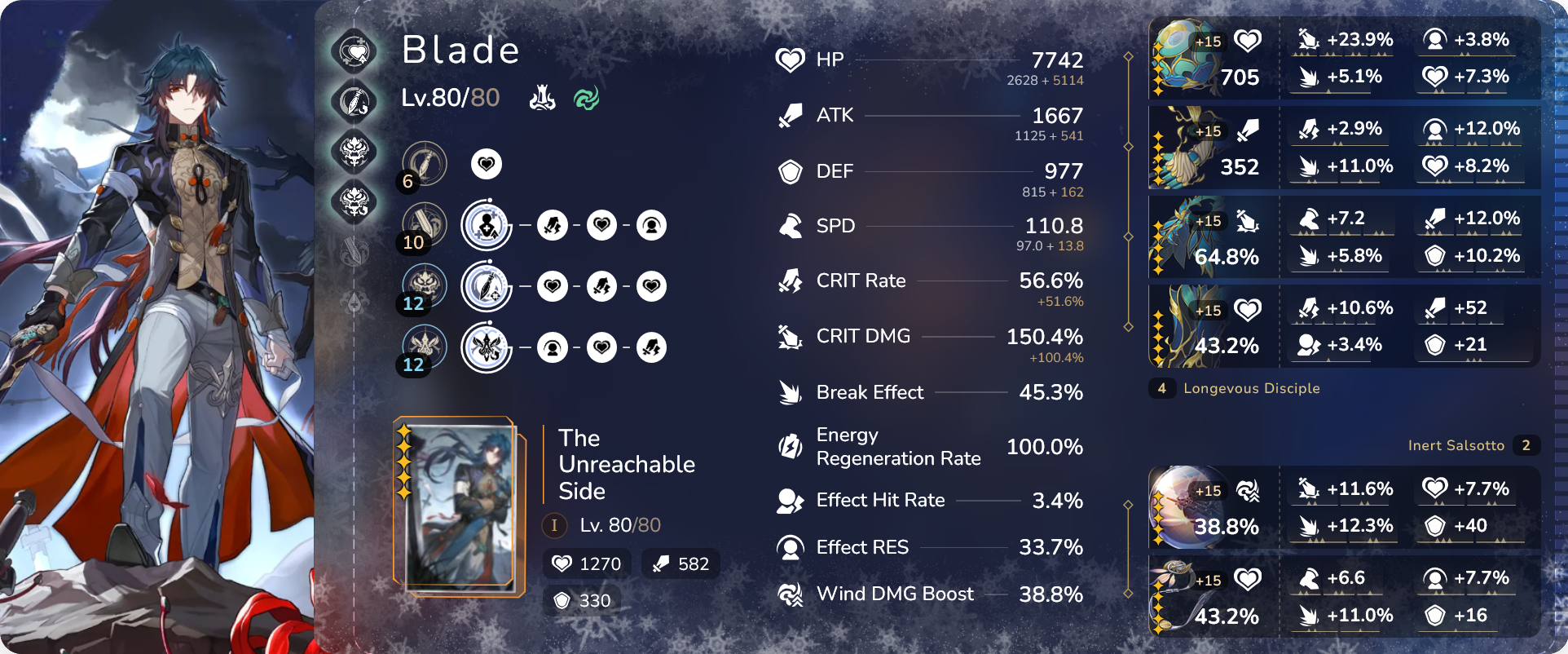Select the level 10 skill trace icon
The image size is (1568, 654).
(x=424, y=224)
